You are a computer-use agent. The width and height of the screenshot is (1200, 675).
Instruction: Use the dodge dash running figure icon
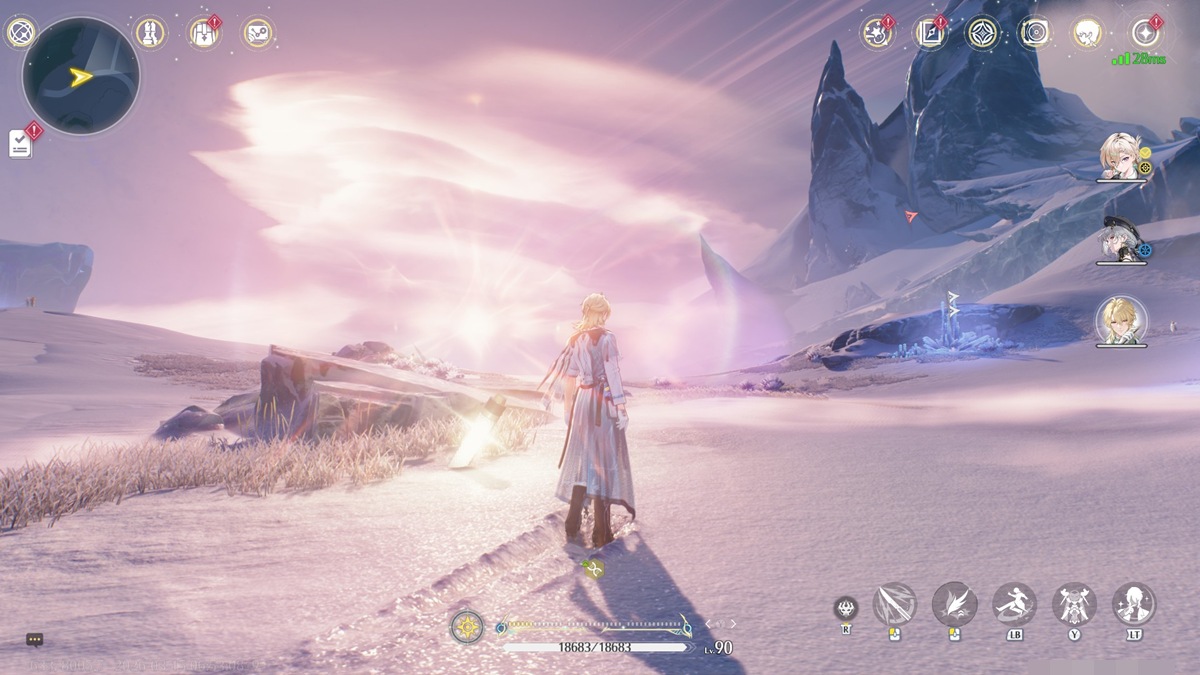click(1014, 604)
